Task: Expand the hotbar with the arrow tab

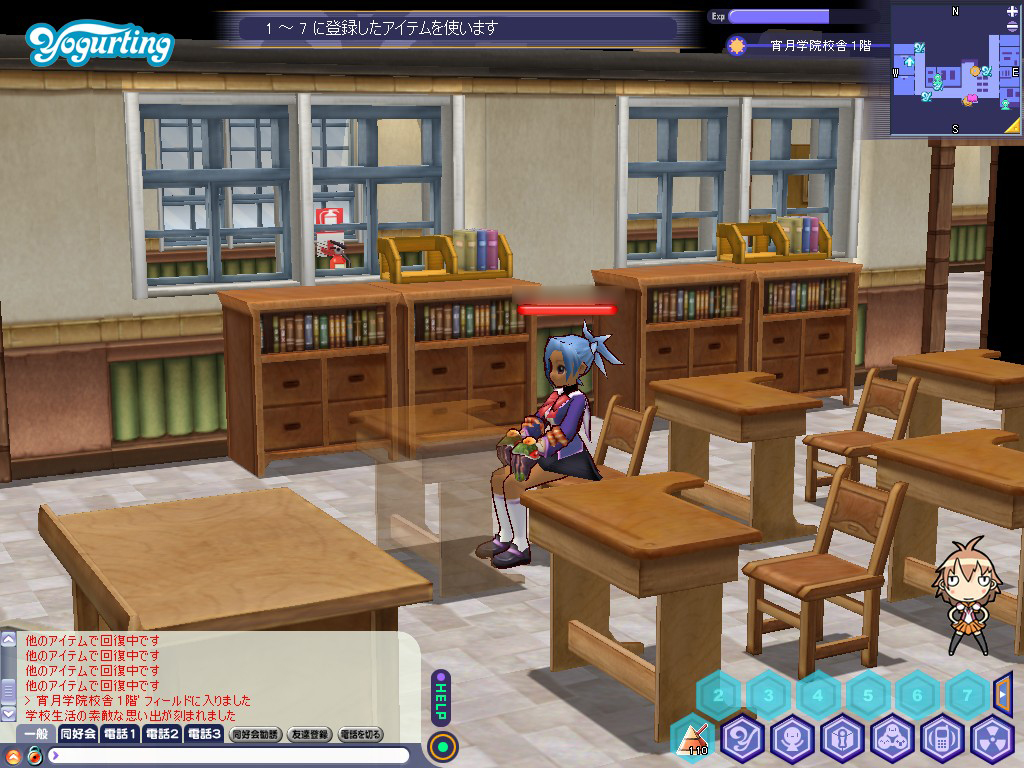Action: (1004, 692)
